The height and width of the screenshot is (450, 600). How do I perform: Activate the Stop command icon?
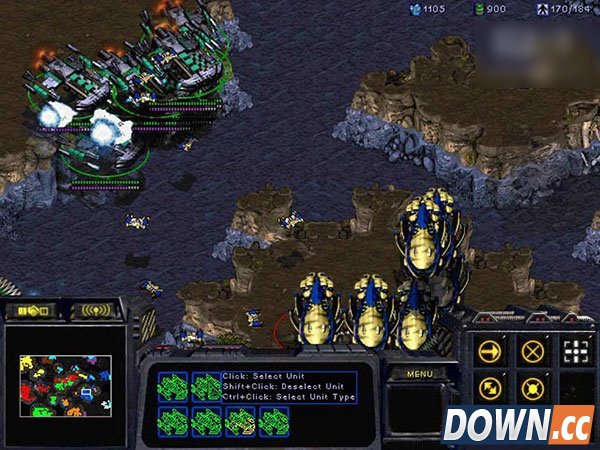click(x=531, y=350)
